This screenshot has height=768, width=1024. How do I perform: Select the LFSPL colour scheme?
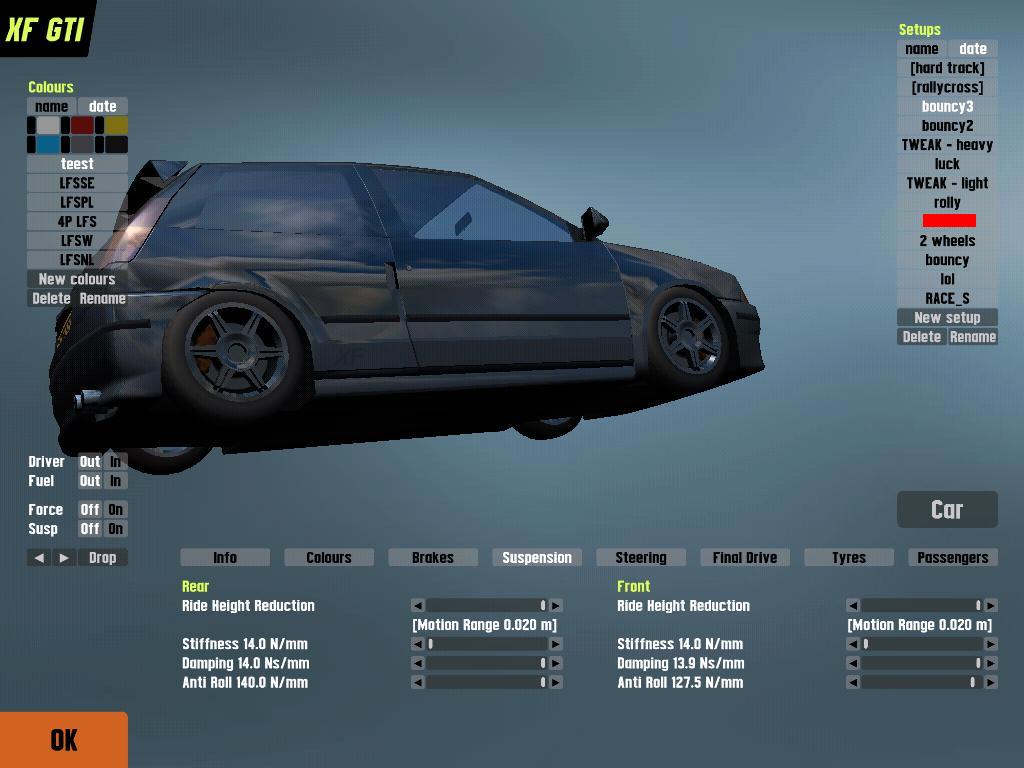[77, 202]
